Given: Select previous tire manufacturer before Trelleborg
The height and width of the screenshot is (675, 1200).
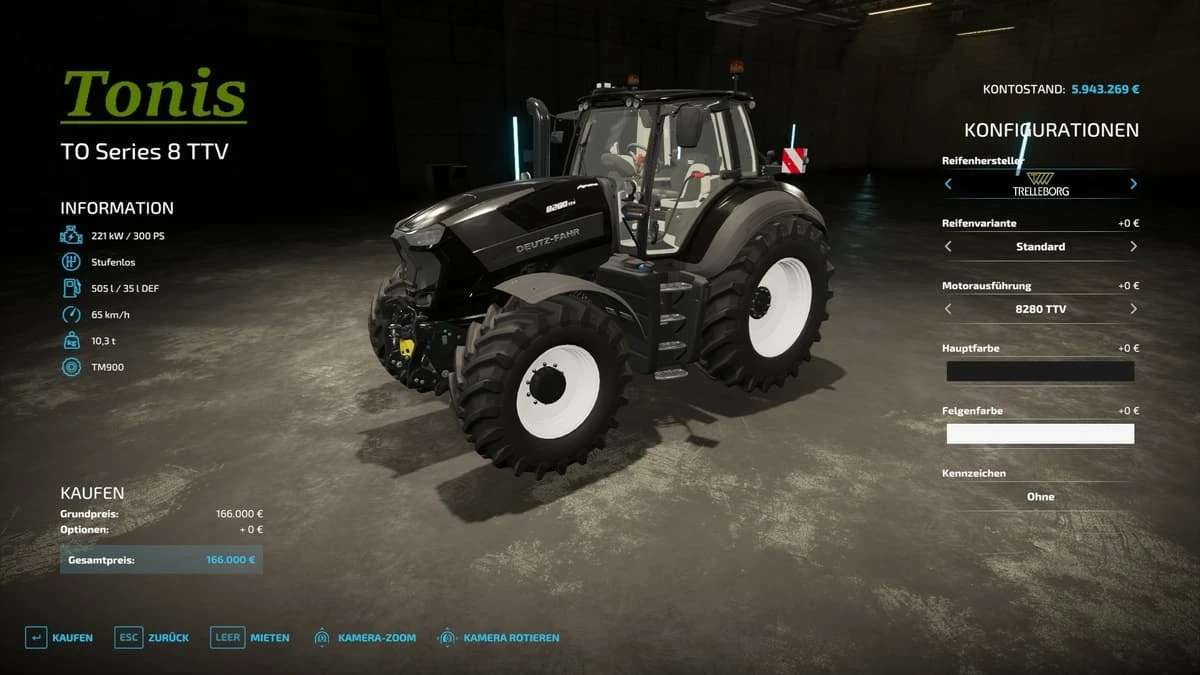Looking at the screenshot, I should coord(948,184).
